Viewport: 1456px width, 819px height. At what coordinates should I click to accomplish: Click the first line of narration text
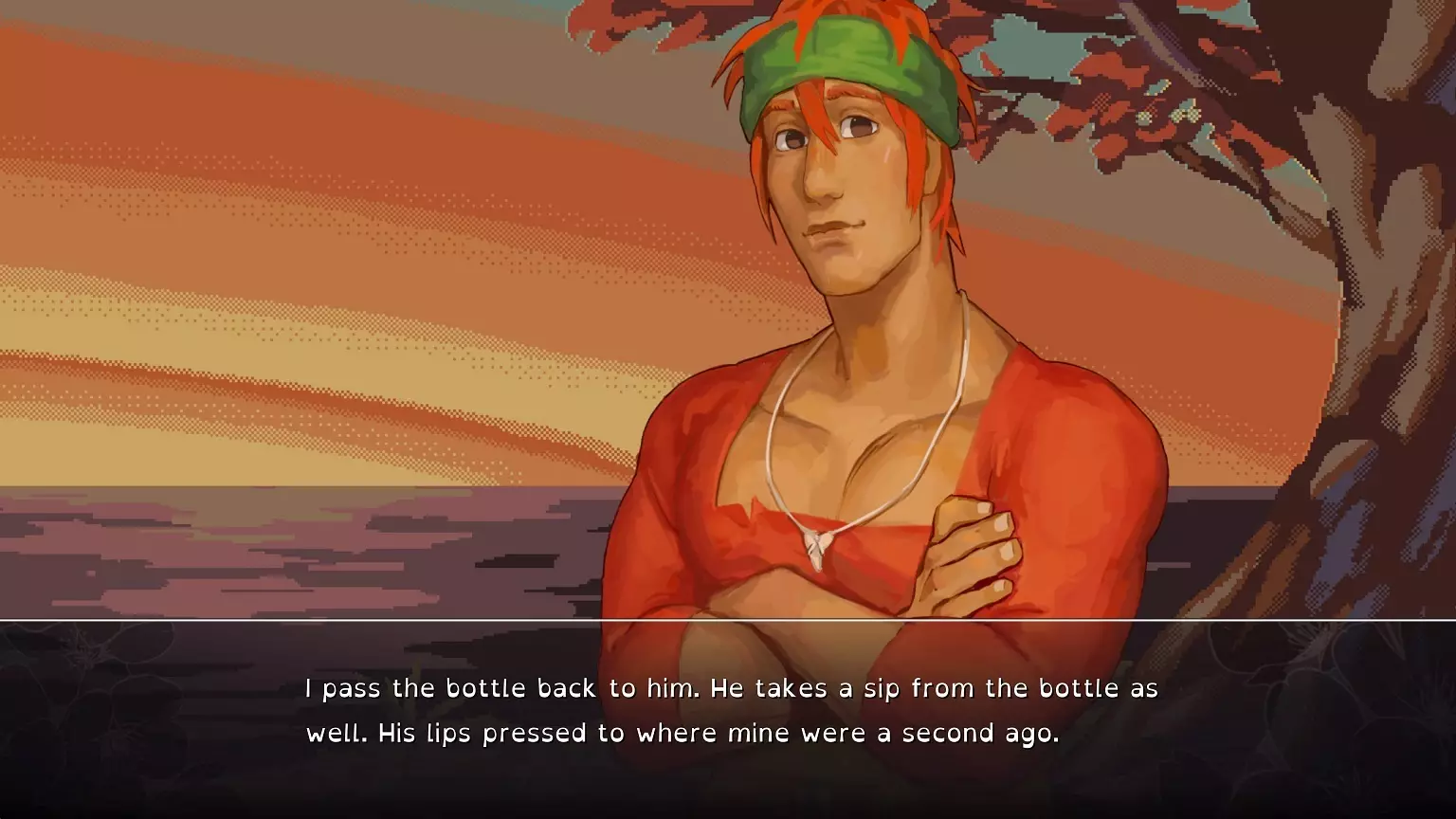tap(730, 688)
